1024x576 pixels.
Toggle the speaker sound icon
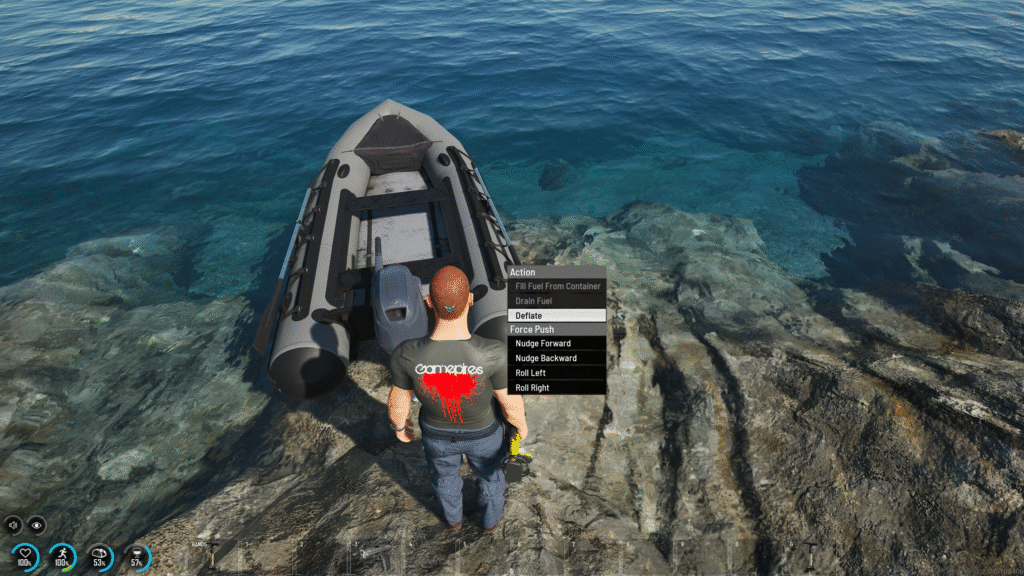[x=14, y=523]
